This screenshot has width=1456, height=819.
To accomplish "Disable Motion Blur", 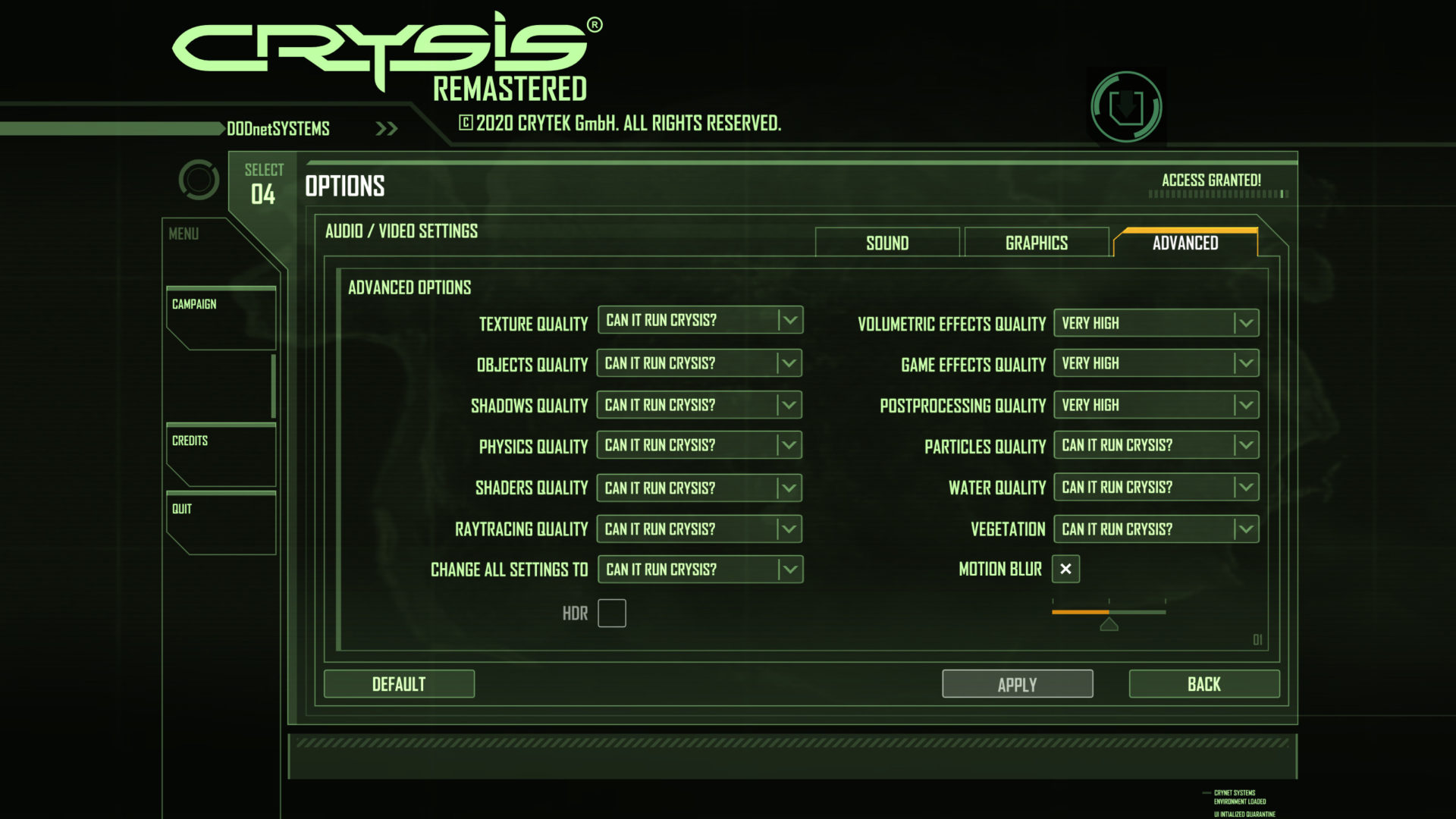I will pos(1065,569).
